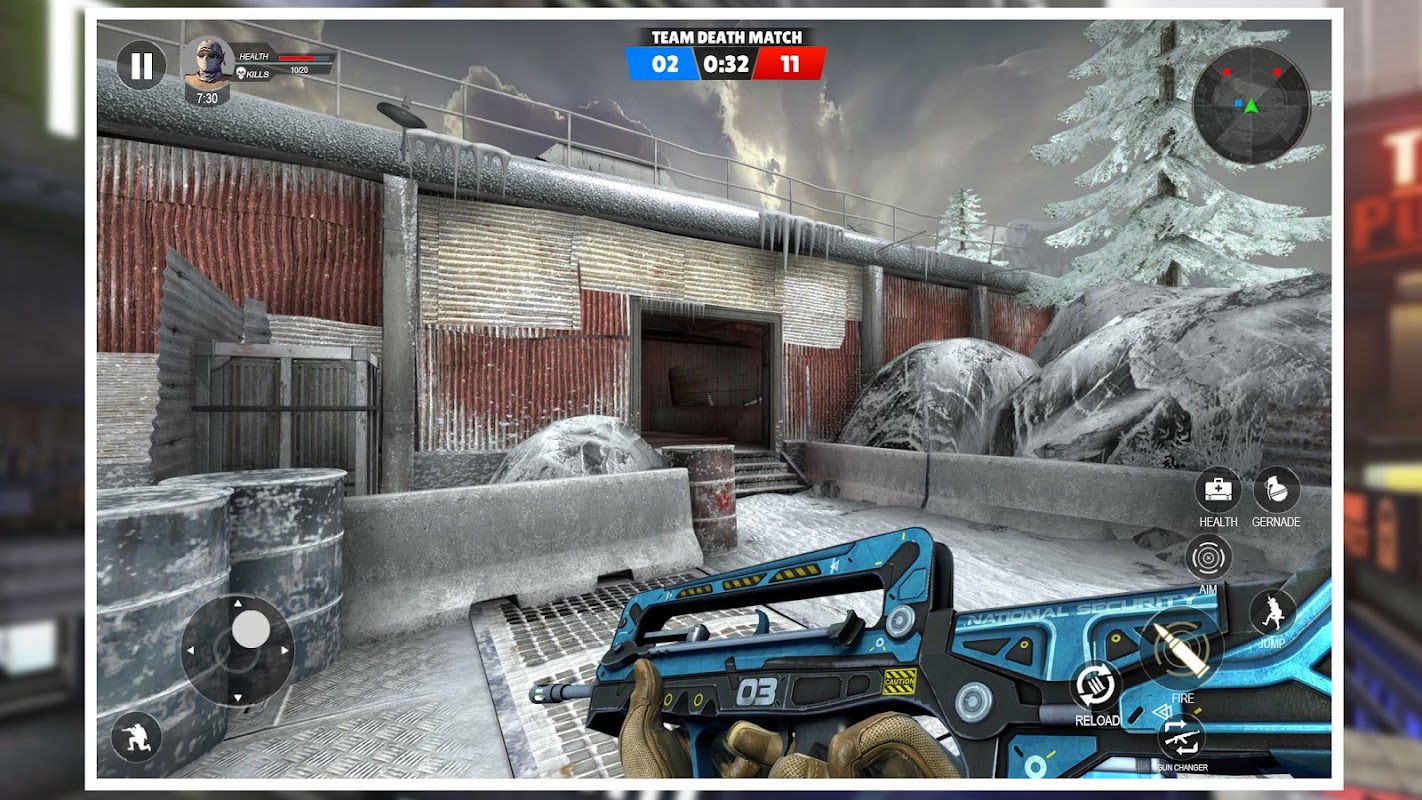1422x800 pixels.
Task: Pause the match
Action: pos(142,66)
